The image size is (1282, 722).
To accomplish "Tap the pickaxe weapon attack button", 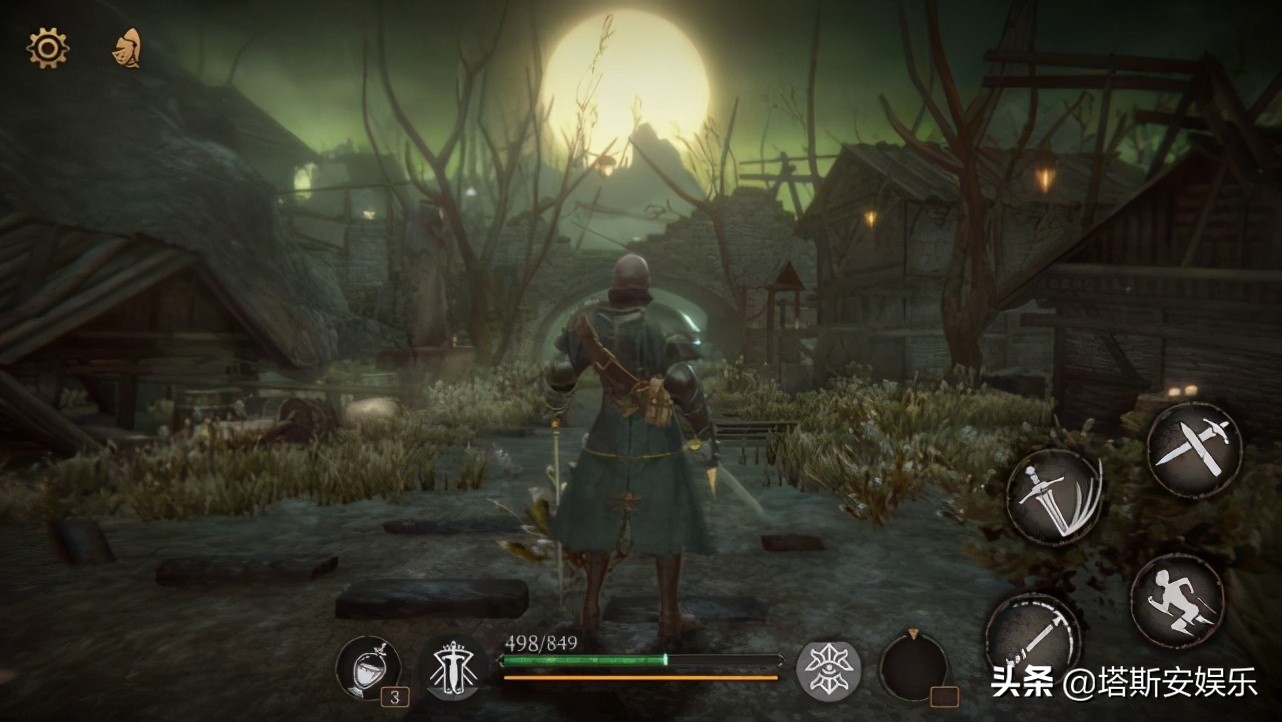I will pyautogui.click(x=1032, y=635).
